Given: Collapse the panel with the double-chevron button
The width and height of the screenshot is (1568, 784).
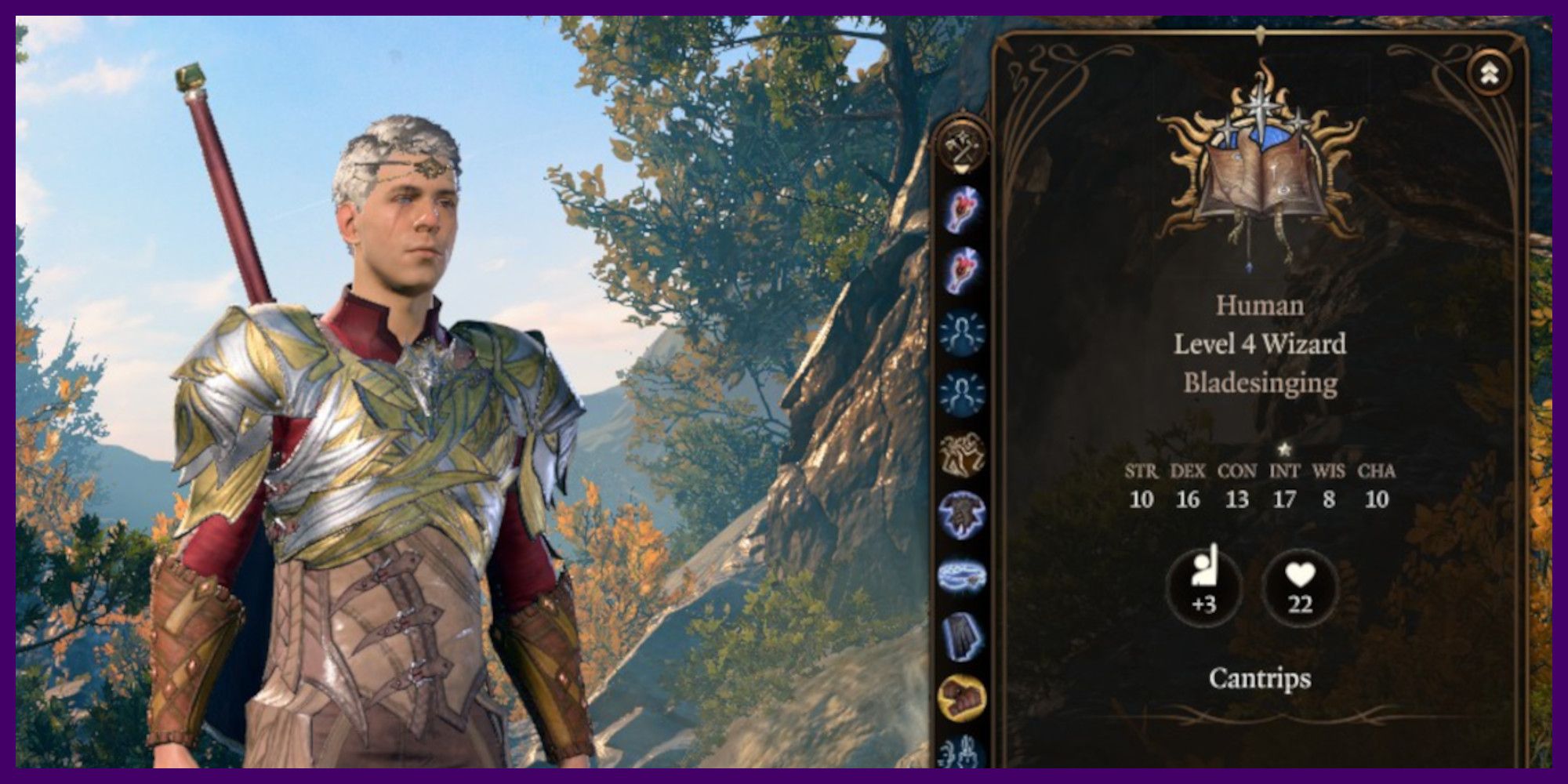Looking at the screenshot, I should [x=1489, y=73].
